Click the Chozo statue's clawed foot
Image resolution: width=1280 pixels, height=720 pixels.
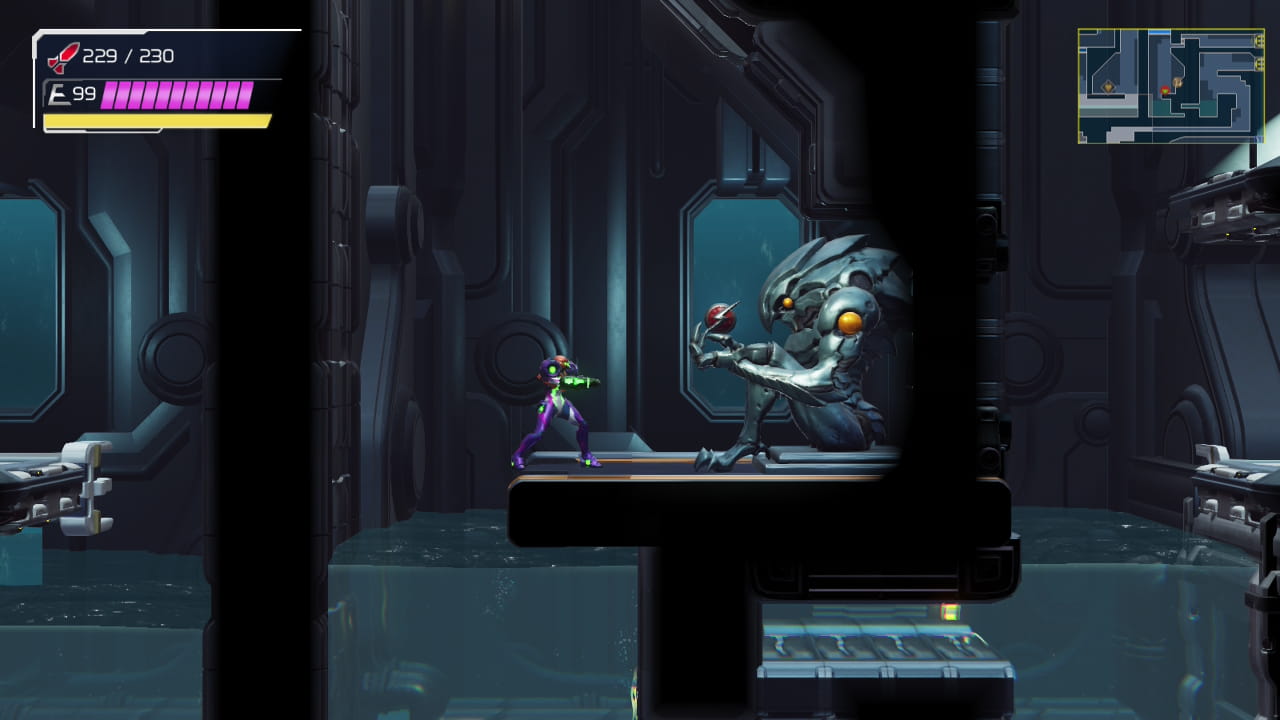(x=715, y=460)
